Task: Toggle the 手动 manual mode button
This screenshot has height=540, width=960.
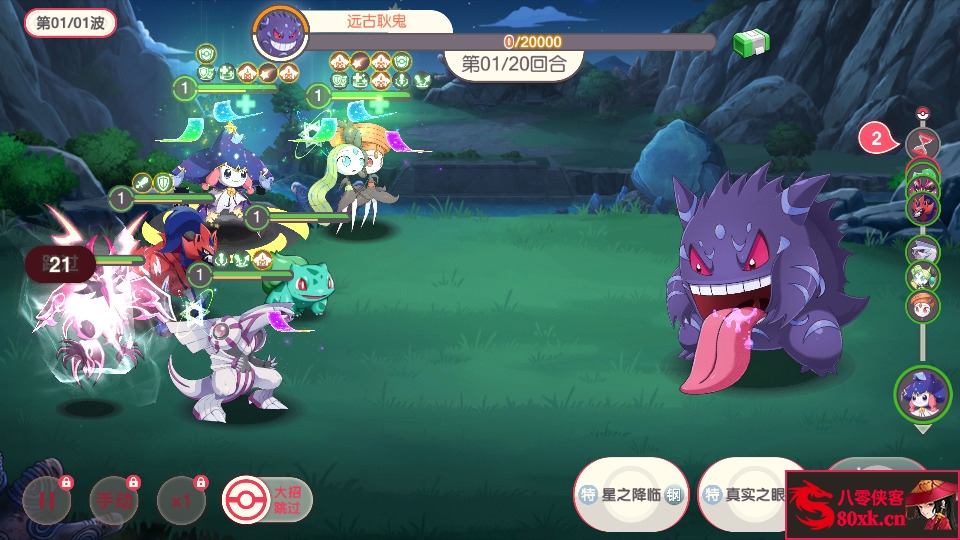Action: tap(114, 500)
